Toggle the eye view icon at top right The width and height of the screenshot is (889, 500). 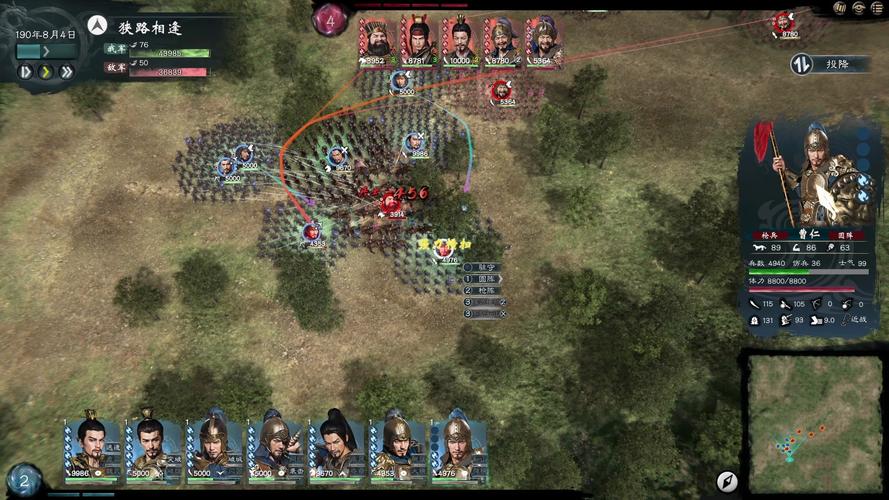858,8
